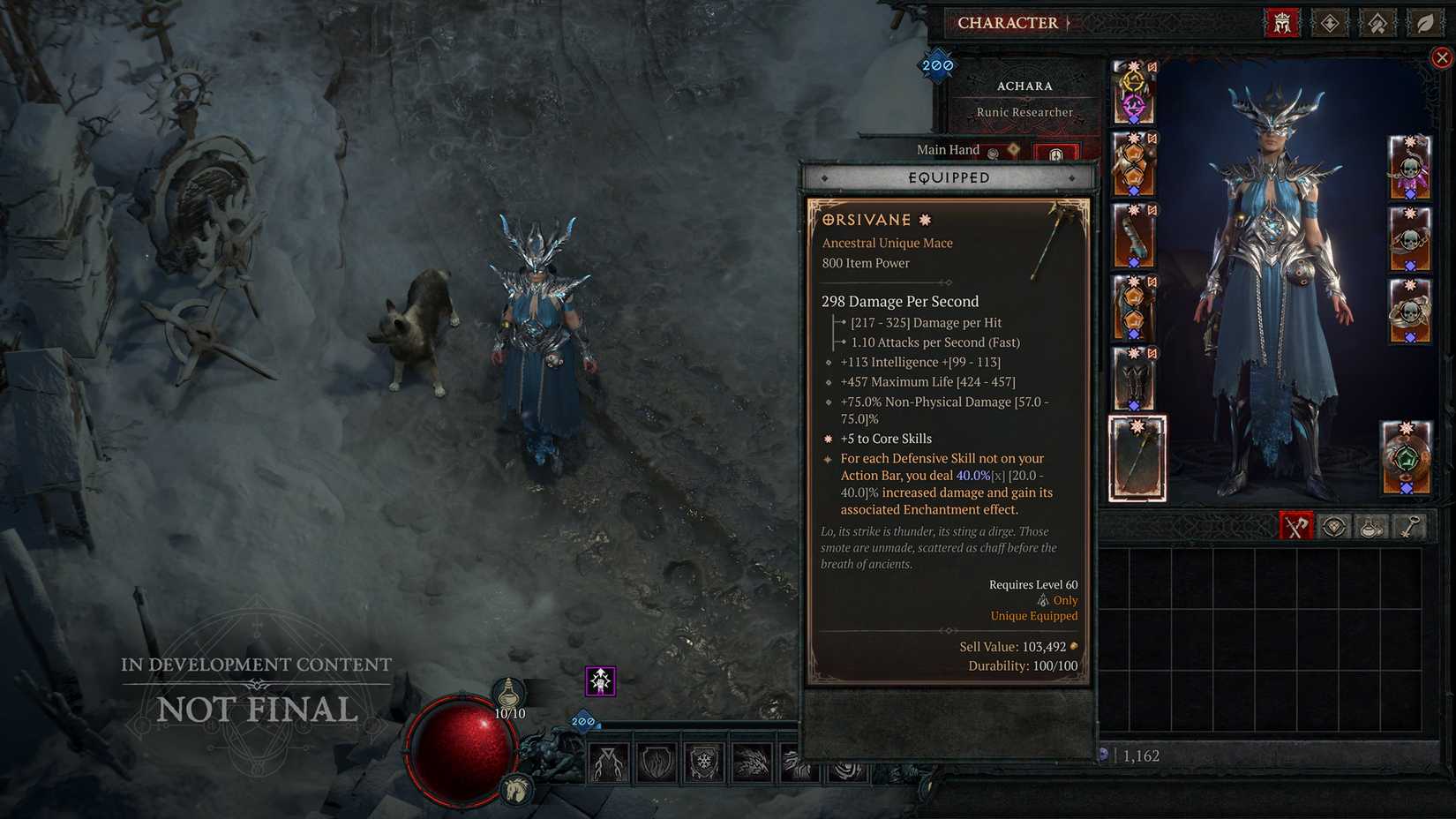The image size is (1456, 819).
Task: Click the ring slot with green gem socketed
Action: click(1409, 457)
